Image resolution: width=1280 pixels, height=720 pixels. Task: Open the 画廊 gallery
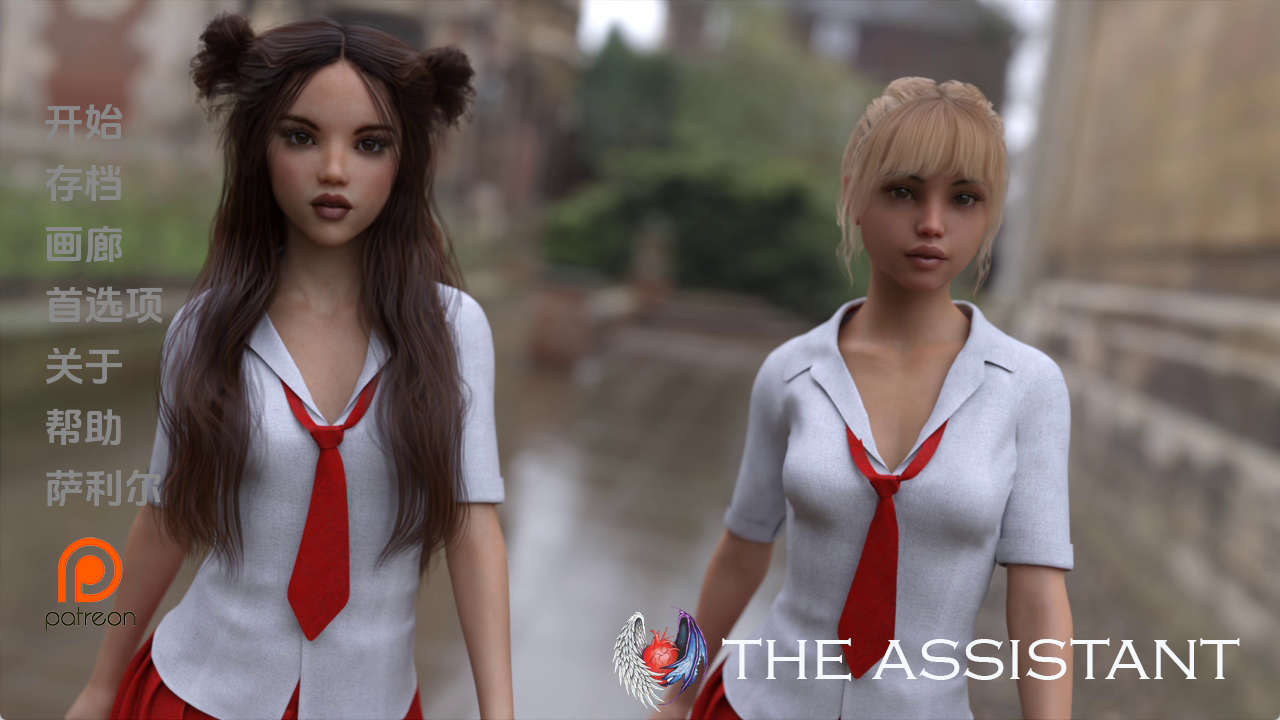pos(84,245)
